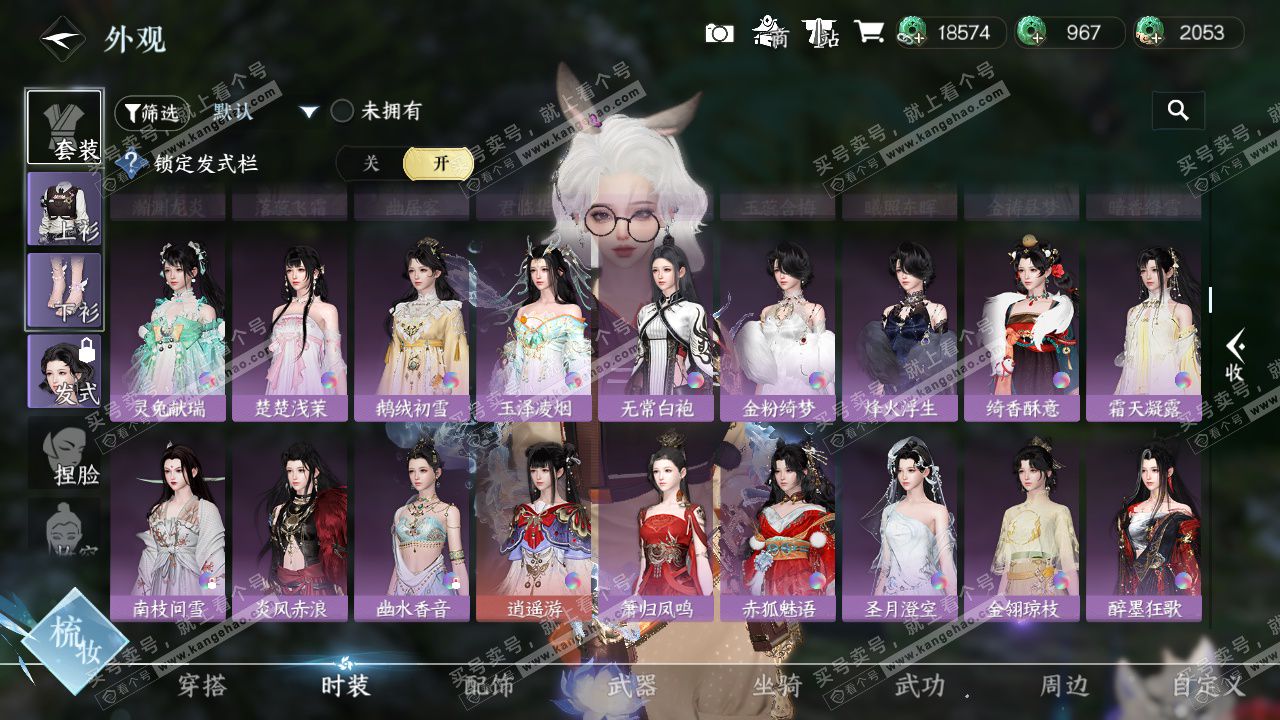Switch to the 坐骑 tab
This screenshot has width=1280, height=720.
pyautogui.click(x=777, y=686)
